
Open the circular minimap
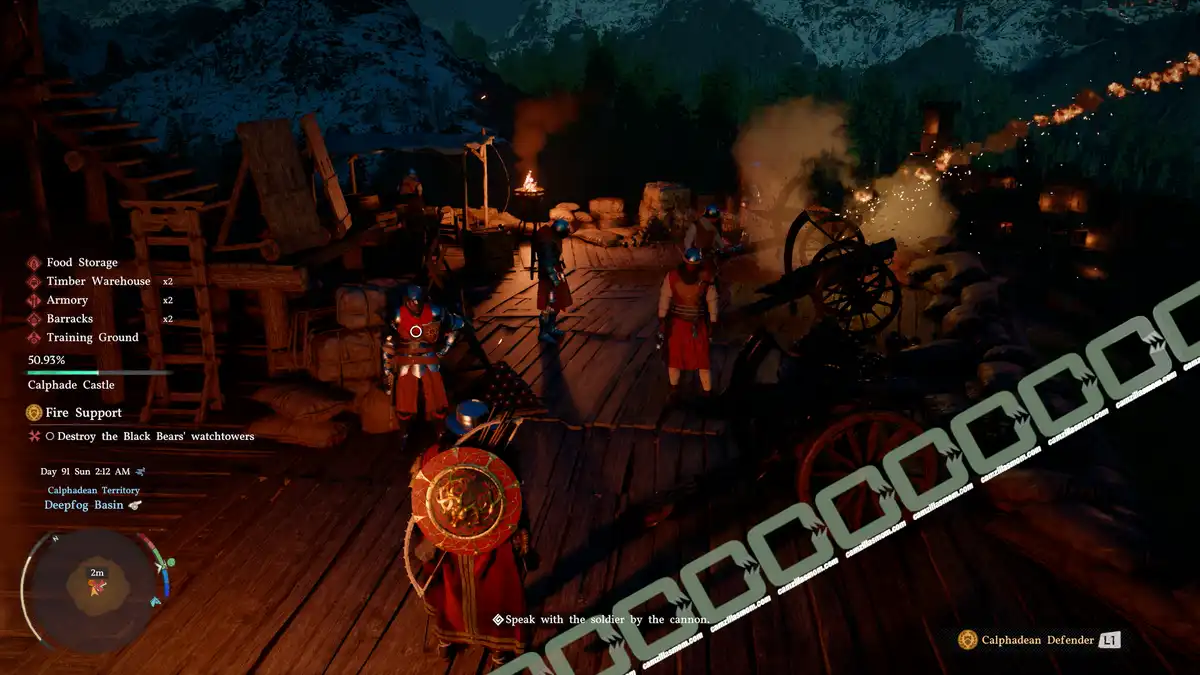[x=96, y=590]
